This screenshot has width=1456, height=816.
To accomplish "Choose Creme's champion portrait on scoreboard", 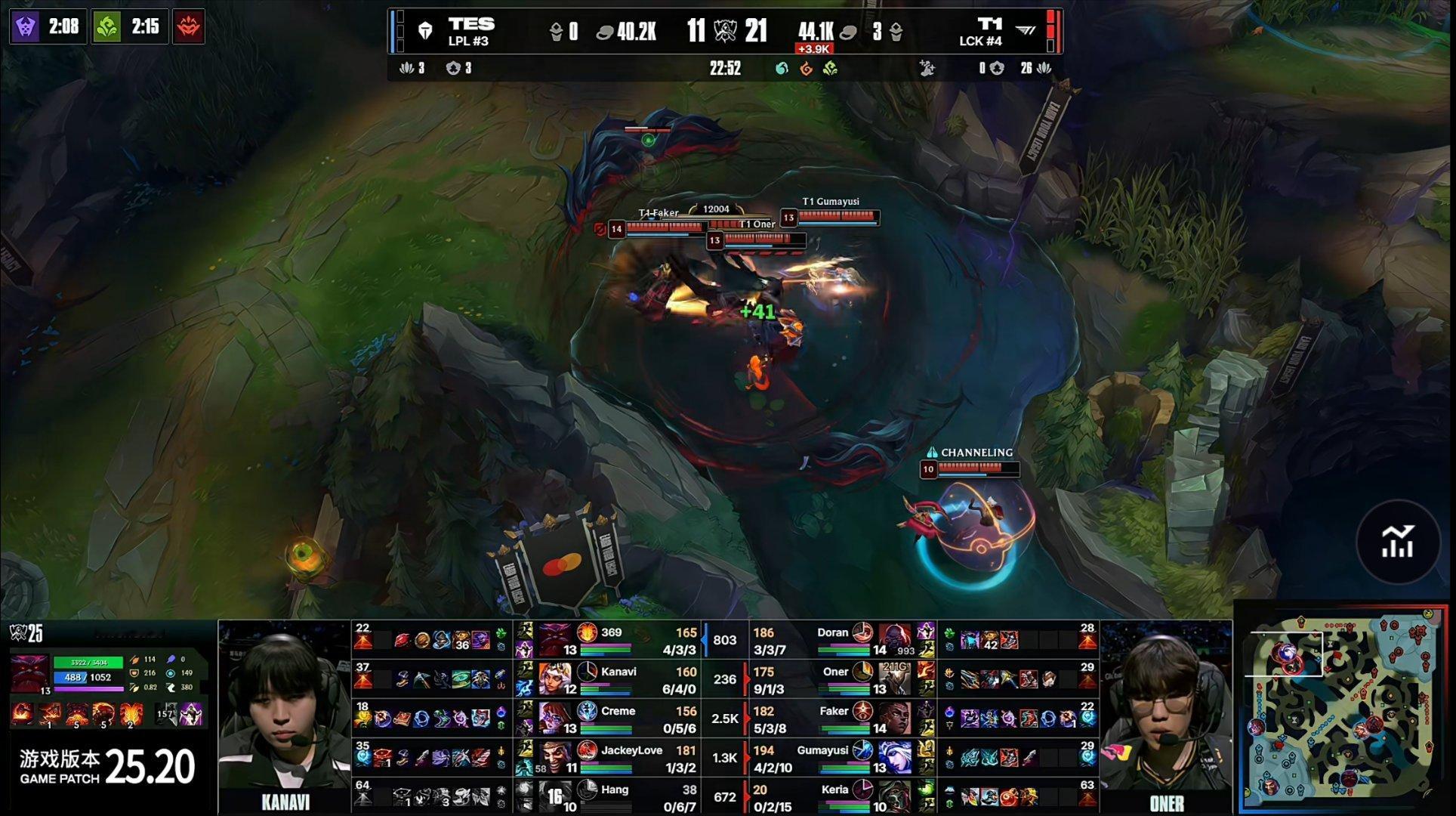I will (555, 719).
